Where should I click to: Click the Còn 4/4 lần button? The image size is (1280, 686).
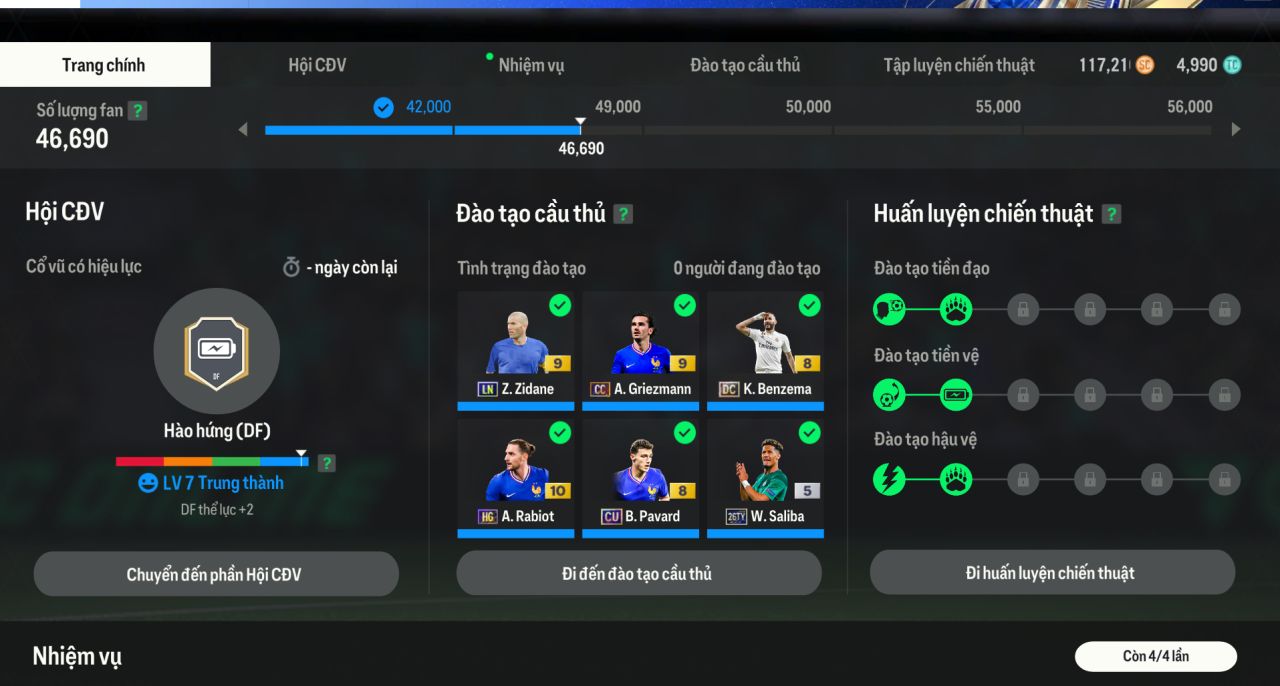[x=1155, y=656]
